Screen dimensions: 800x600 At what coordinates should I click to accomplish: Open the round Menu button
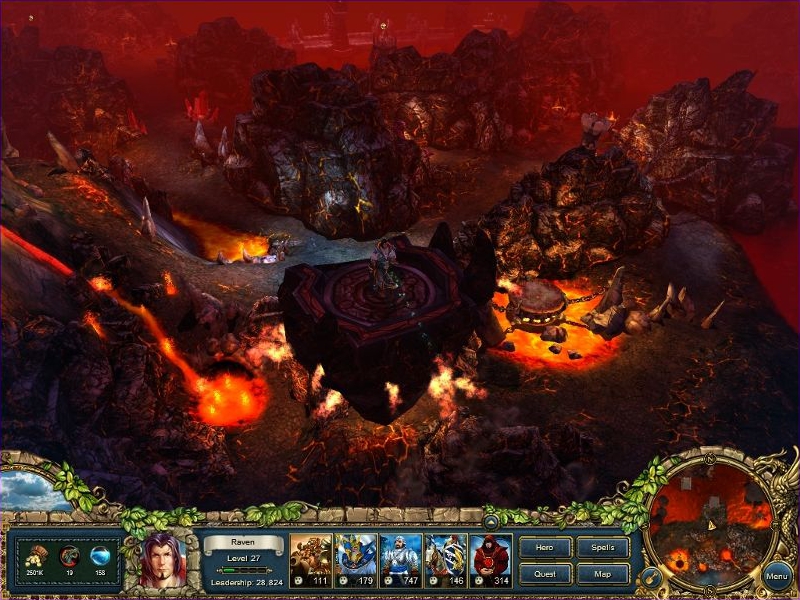tap(777, 576)
